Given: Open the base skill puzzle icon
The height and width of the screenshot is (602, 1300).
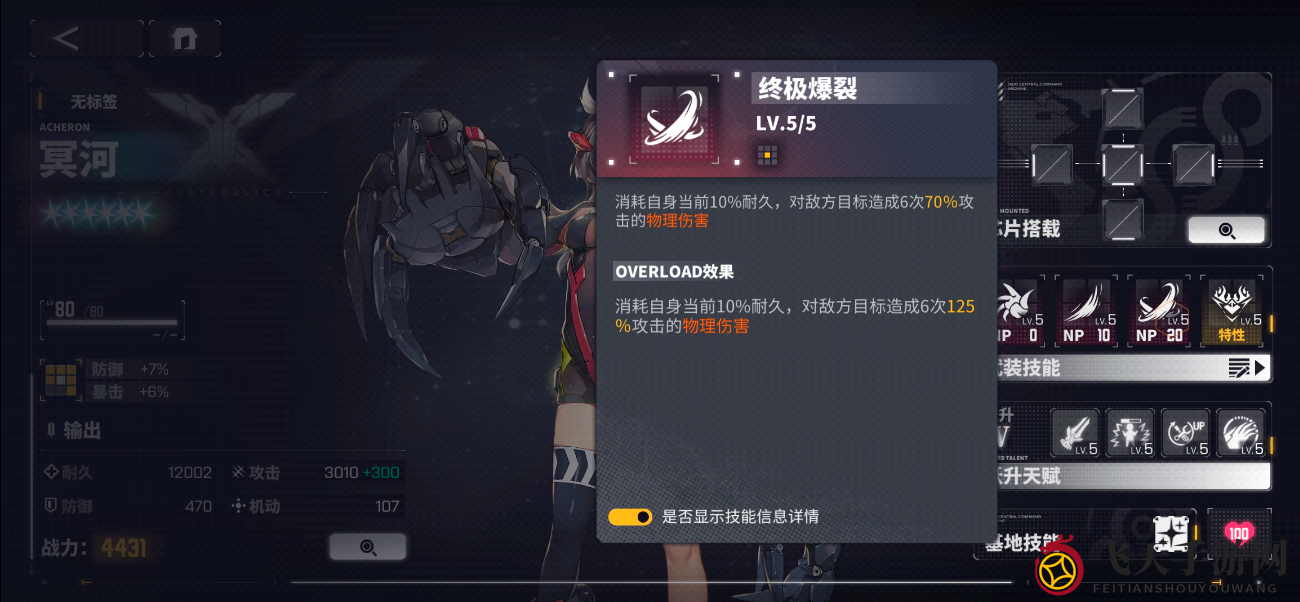Looking at the screenshot, I should coord(1173,534).
